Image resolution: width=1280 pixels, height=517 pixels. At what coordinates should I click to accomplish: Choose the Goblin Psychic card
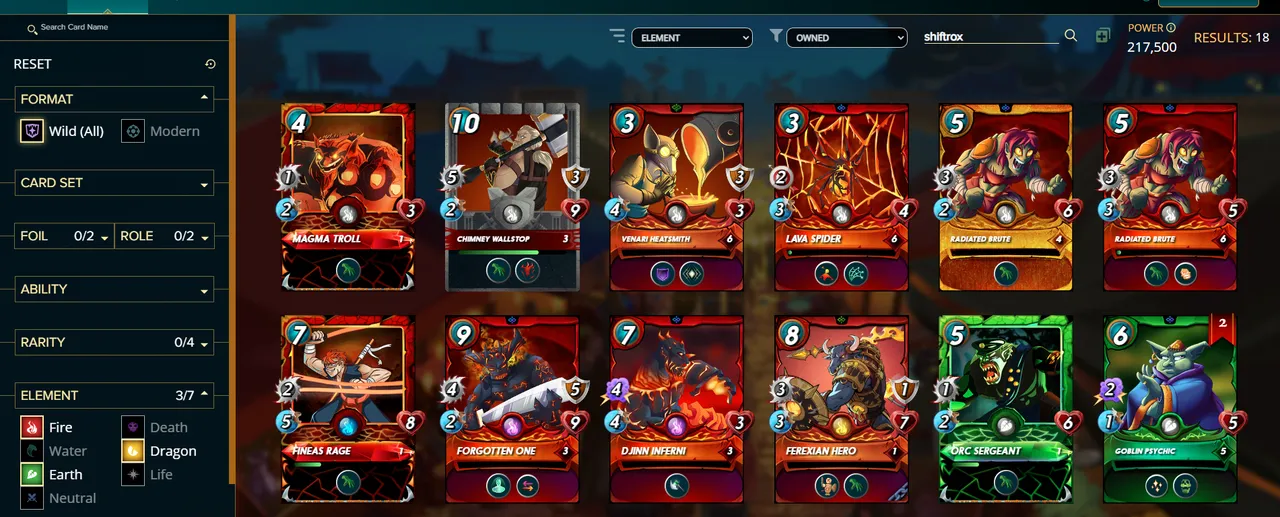click(x=1170, y=408)
